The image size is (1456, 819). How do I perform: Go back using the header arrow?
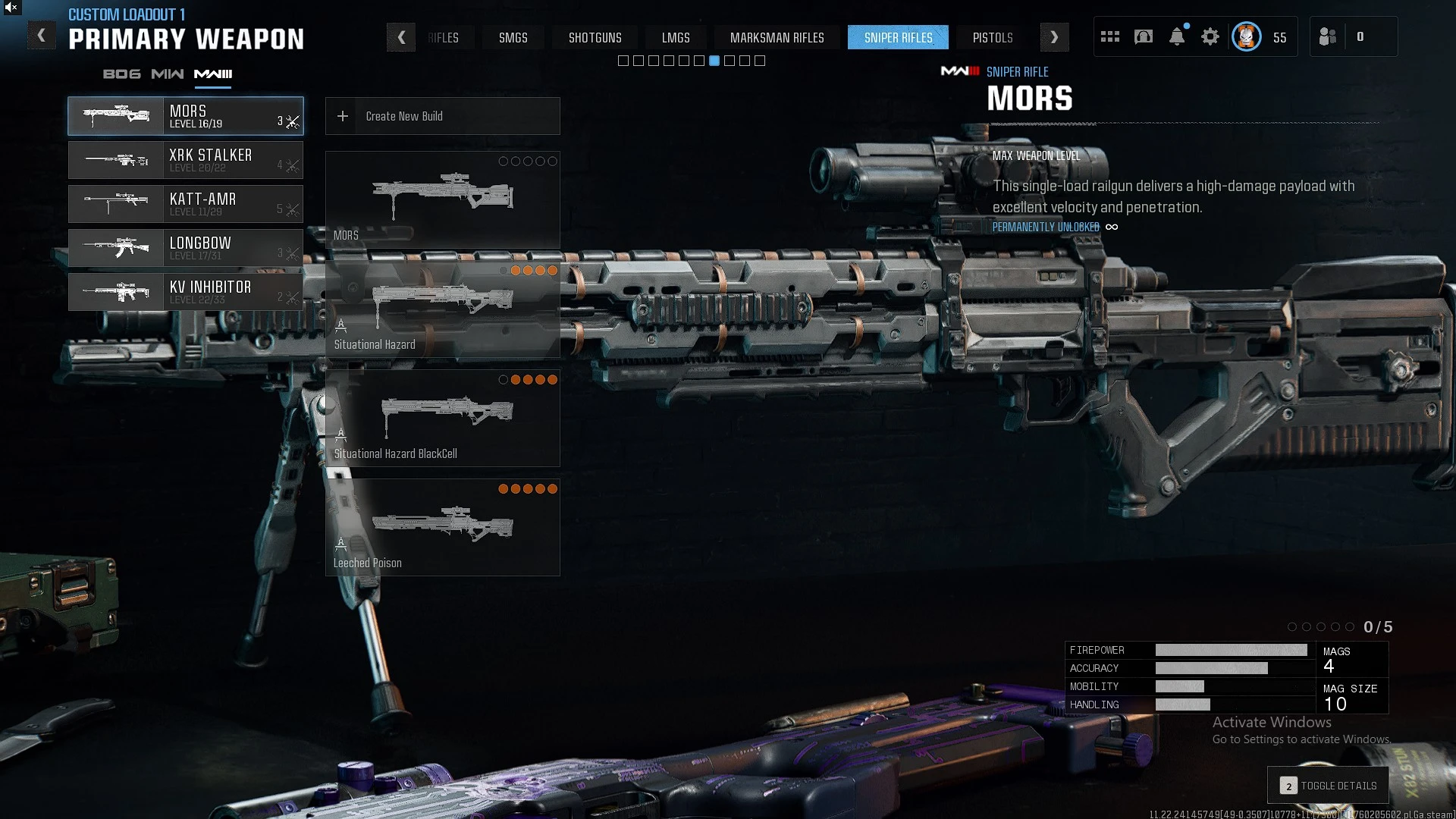pos(42,36)
